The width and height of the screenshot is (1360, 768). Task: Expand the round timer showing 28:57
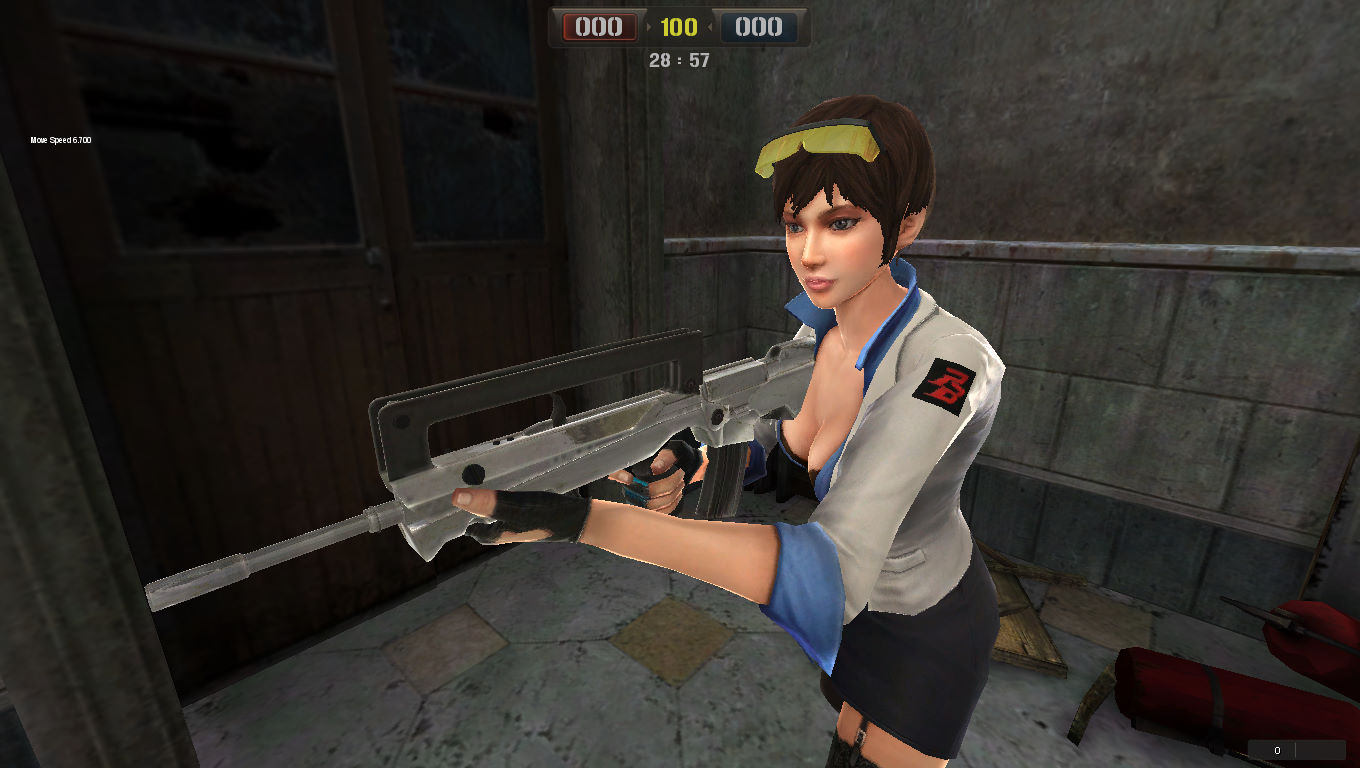(681, 61)
